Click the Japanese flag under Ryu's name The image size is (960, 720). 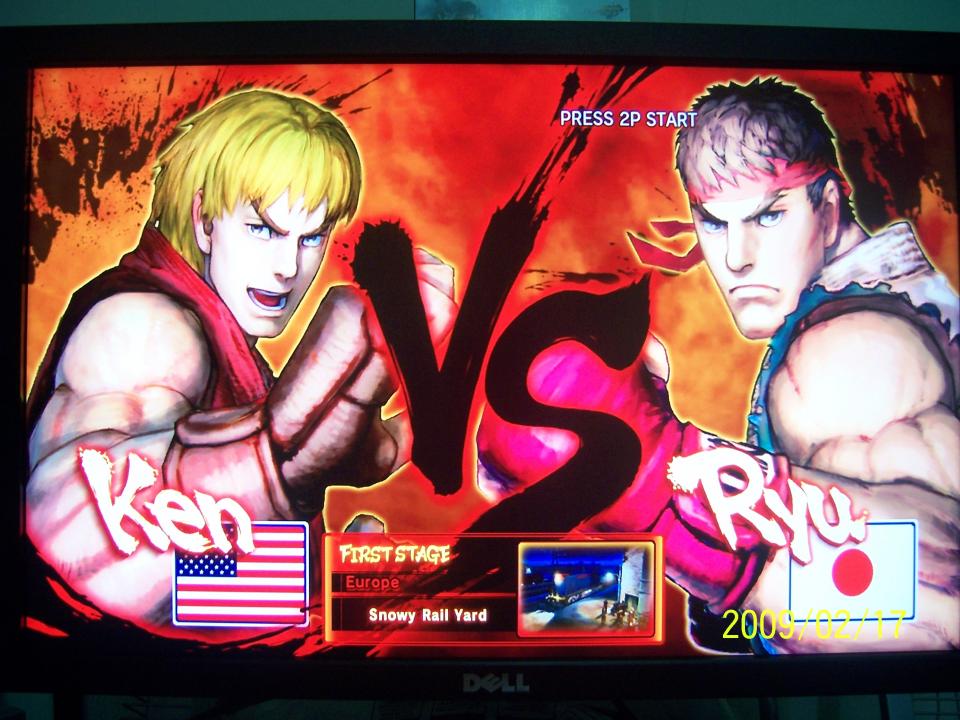pyautogui.click(x=852, y=571)
